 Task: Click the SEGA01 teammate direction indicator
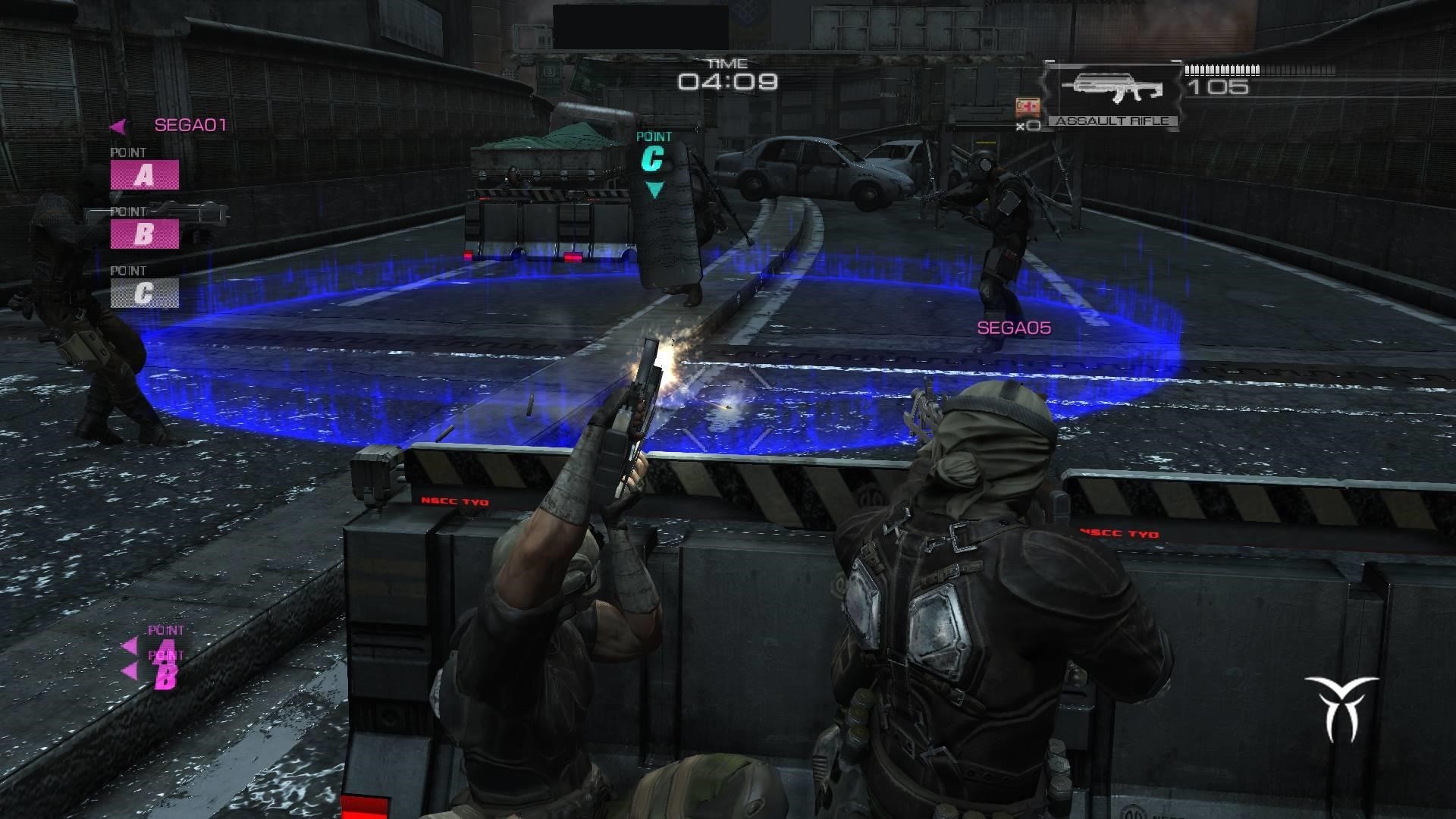[119, 126]
